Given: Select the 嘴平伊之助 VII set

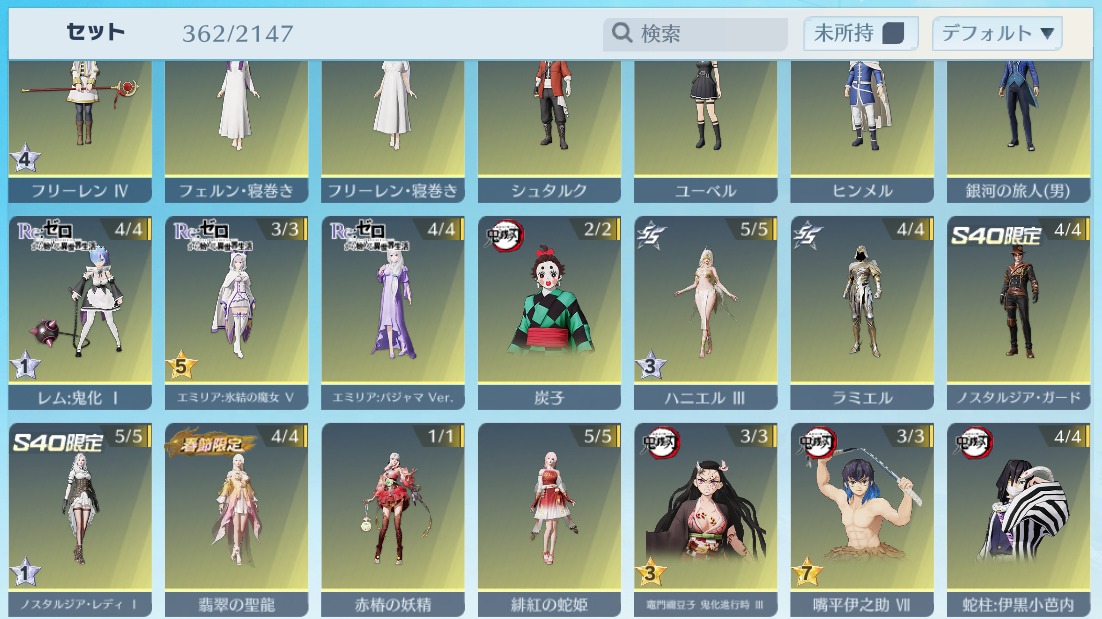Looking at the screenshot, I should point(862,517).
